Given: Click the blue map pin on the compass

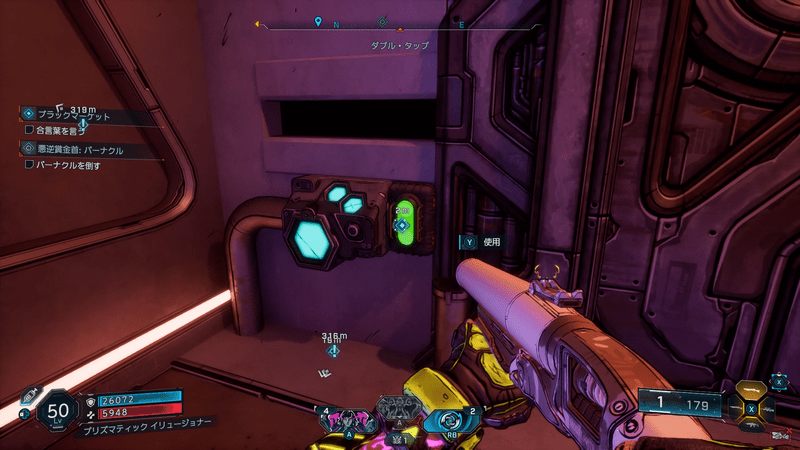Looking at the screenshot, I should point(318,21).
